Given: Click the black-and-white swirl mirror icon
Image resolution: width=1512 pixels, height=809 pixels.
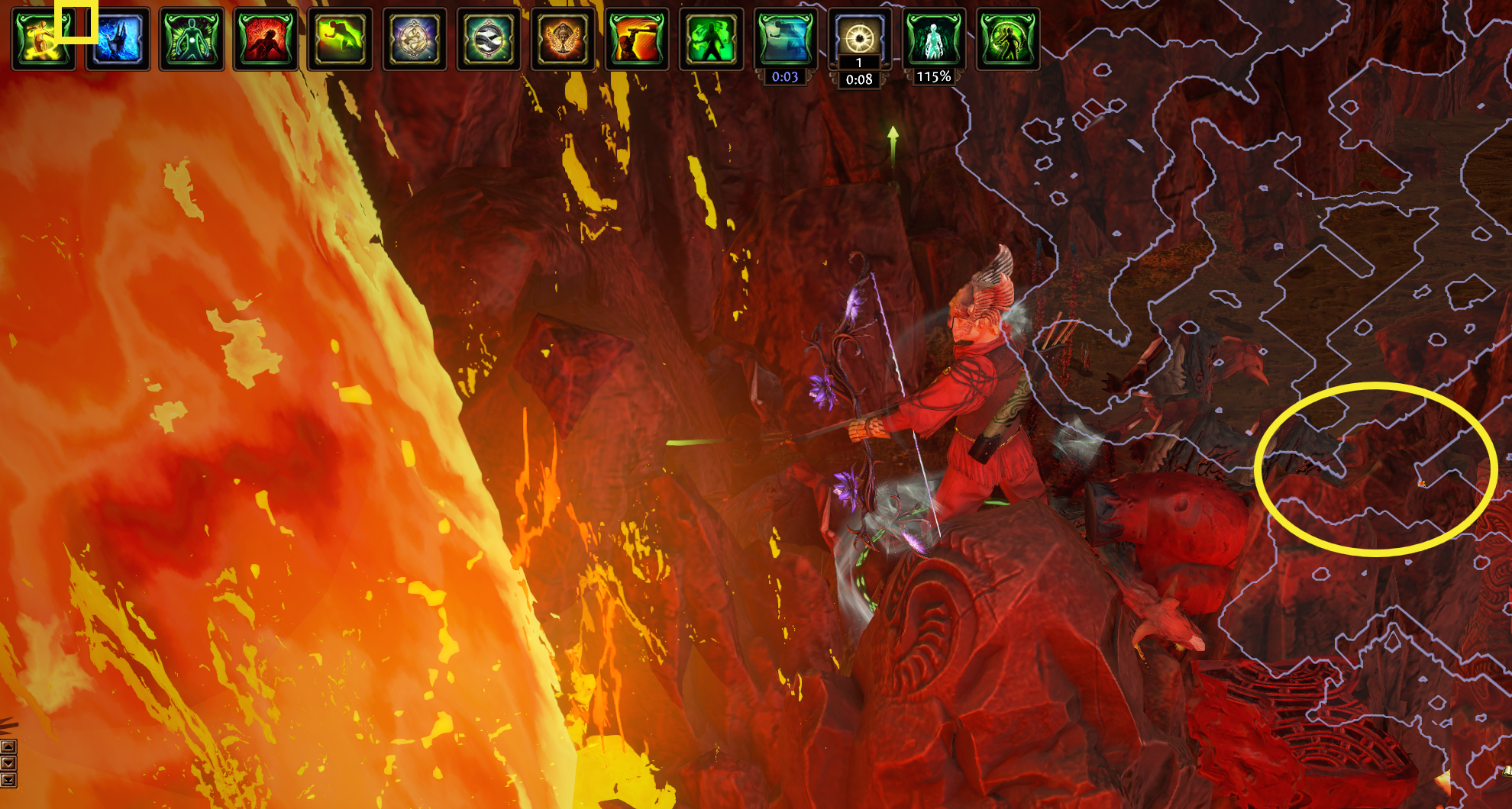Looking at the screenshot, I should (x=488, y=39).
